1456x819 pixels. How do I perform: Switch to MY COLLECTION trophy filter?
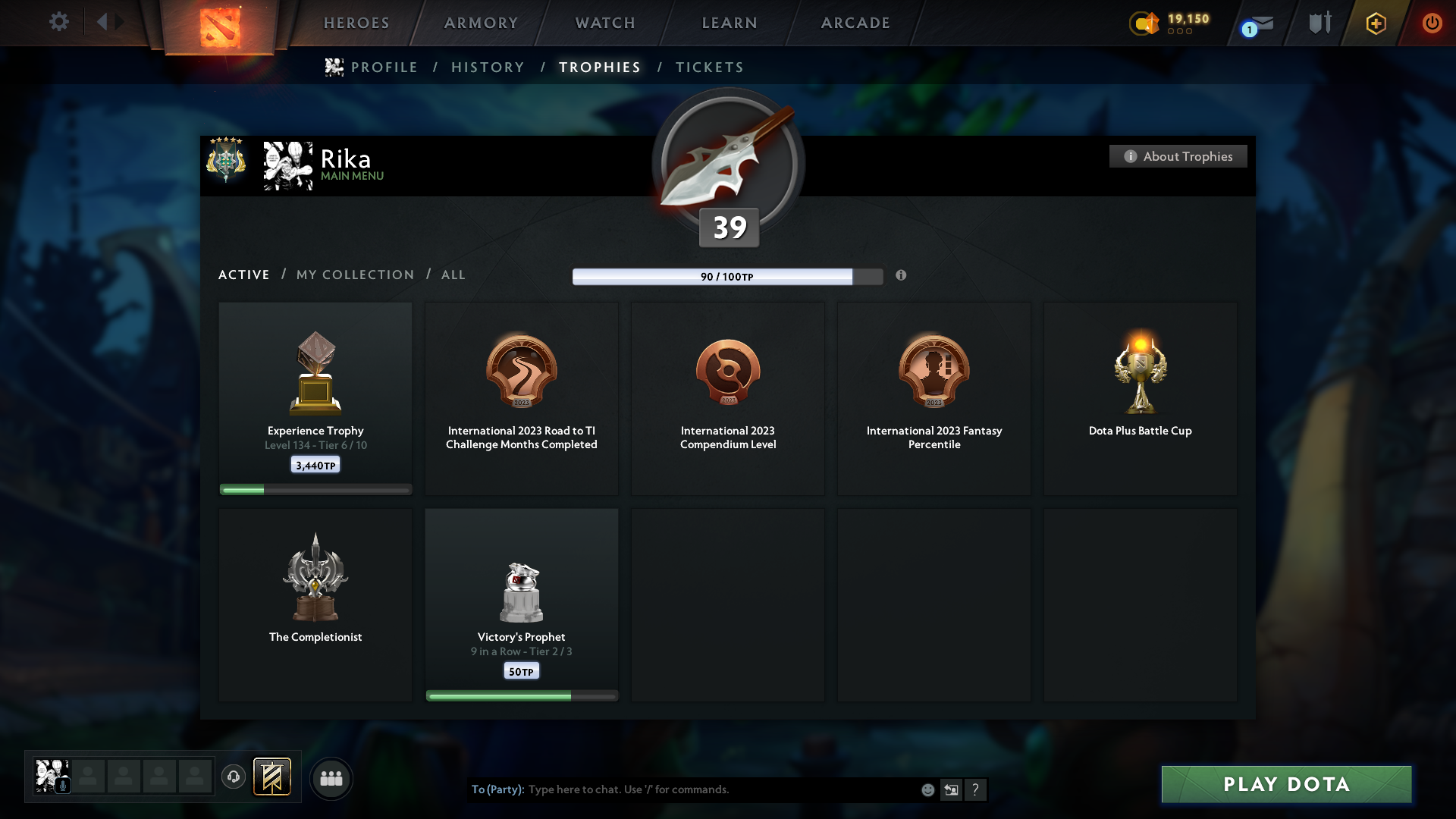pyautogui.click(x=354, y=275)
